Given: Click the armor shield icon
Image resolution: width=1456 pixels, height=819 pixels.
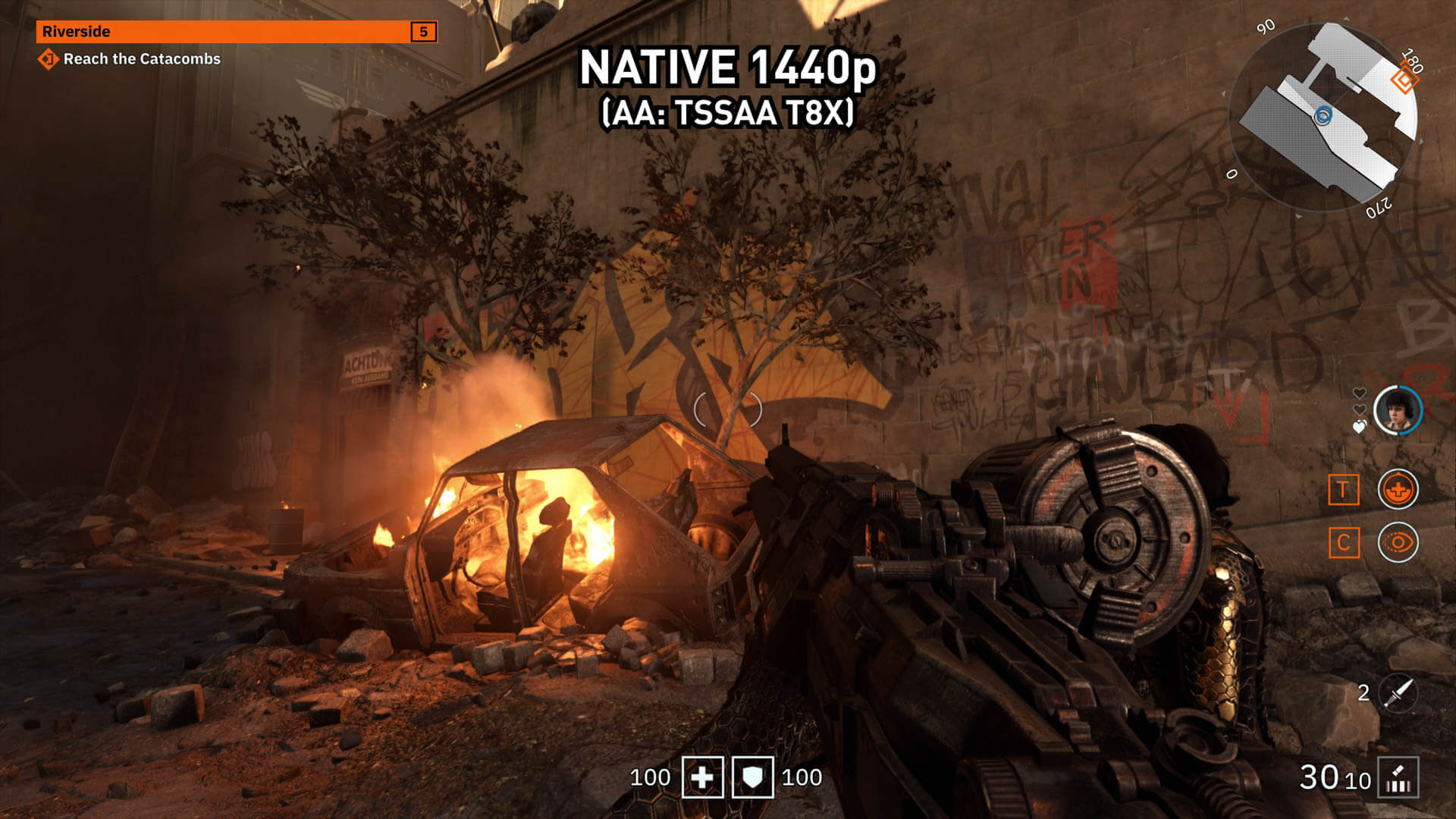Looking at the screenshot, I should pyautogui.click(x=752, y=777).
